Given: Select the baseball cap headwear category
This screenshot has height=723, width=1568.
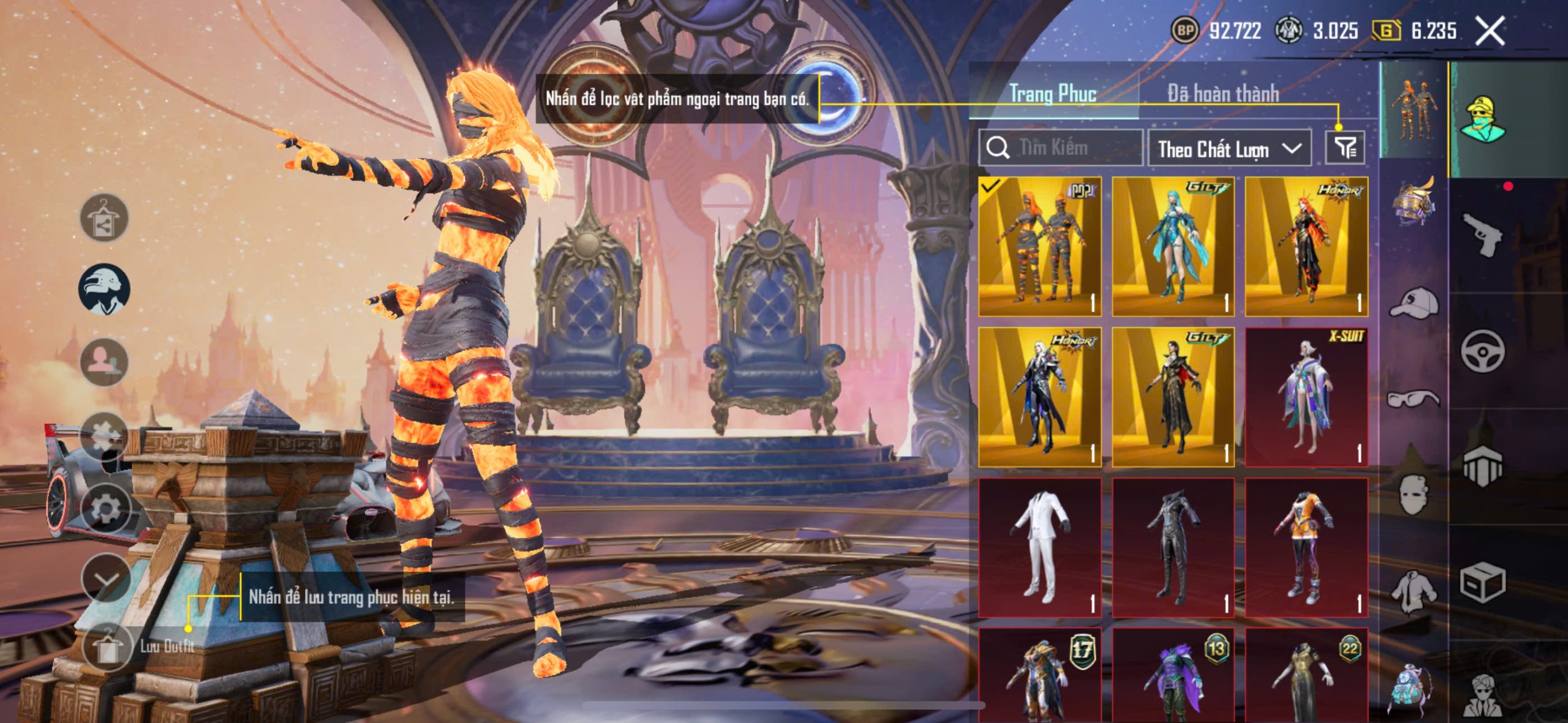Looking at the screenshot, I should point(1414,303).
